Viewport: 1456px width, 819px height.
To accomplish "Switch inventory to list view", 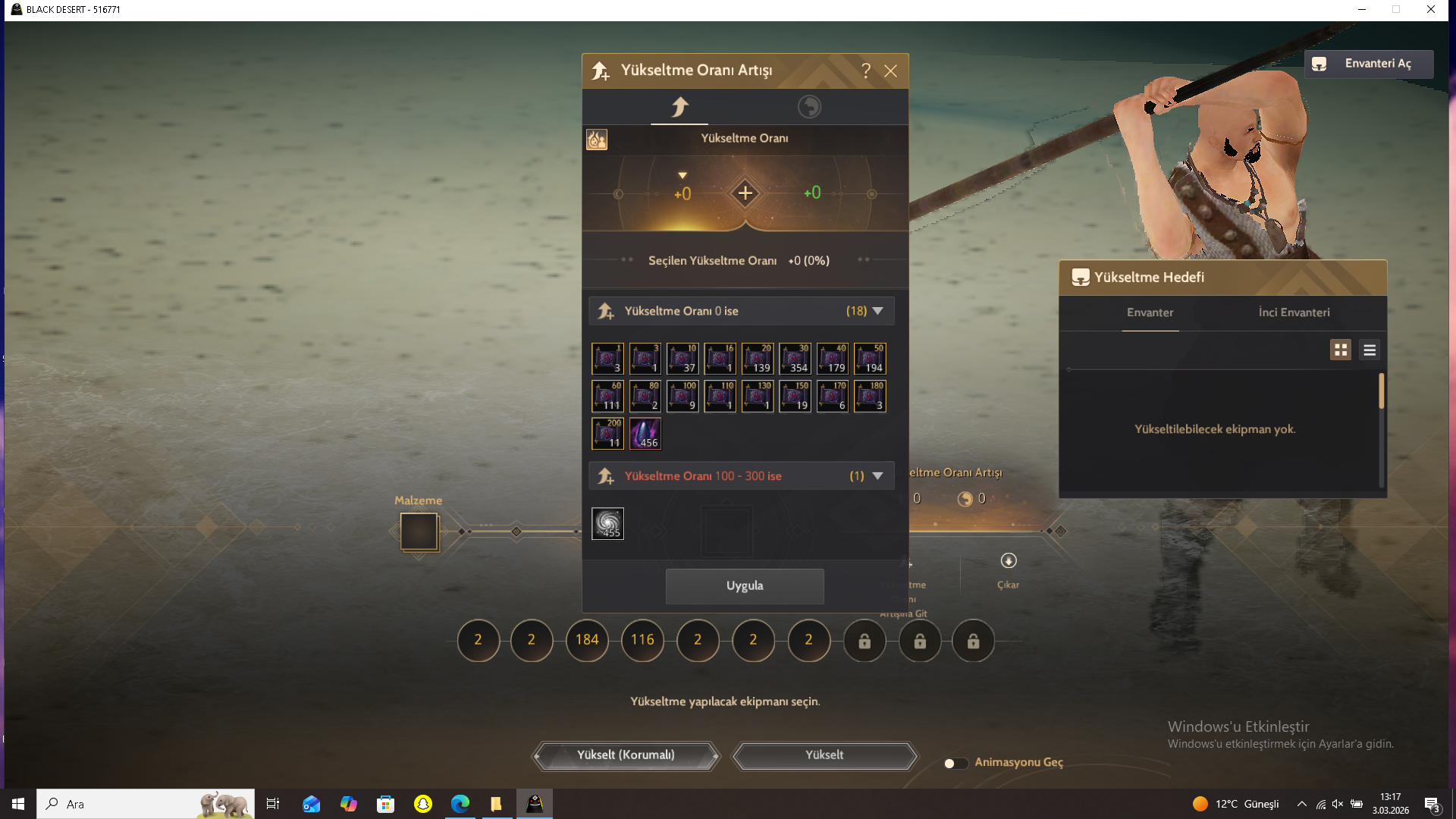I will click(1370, 350).
